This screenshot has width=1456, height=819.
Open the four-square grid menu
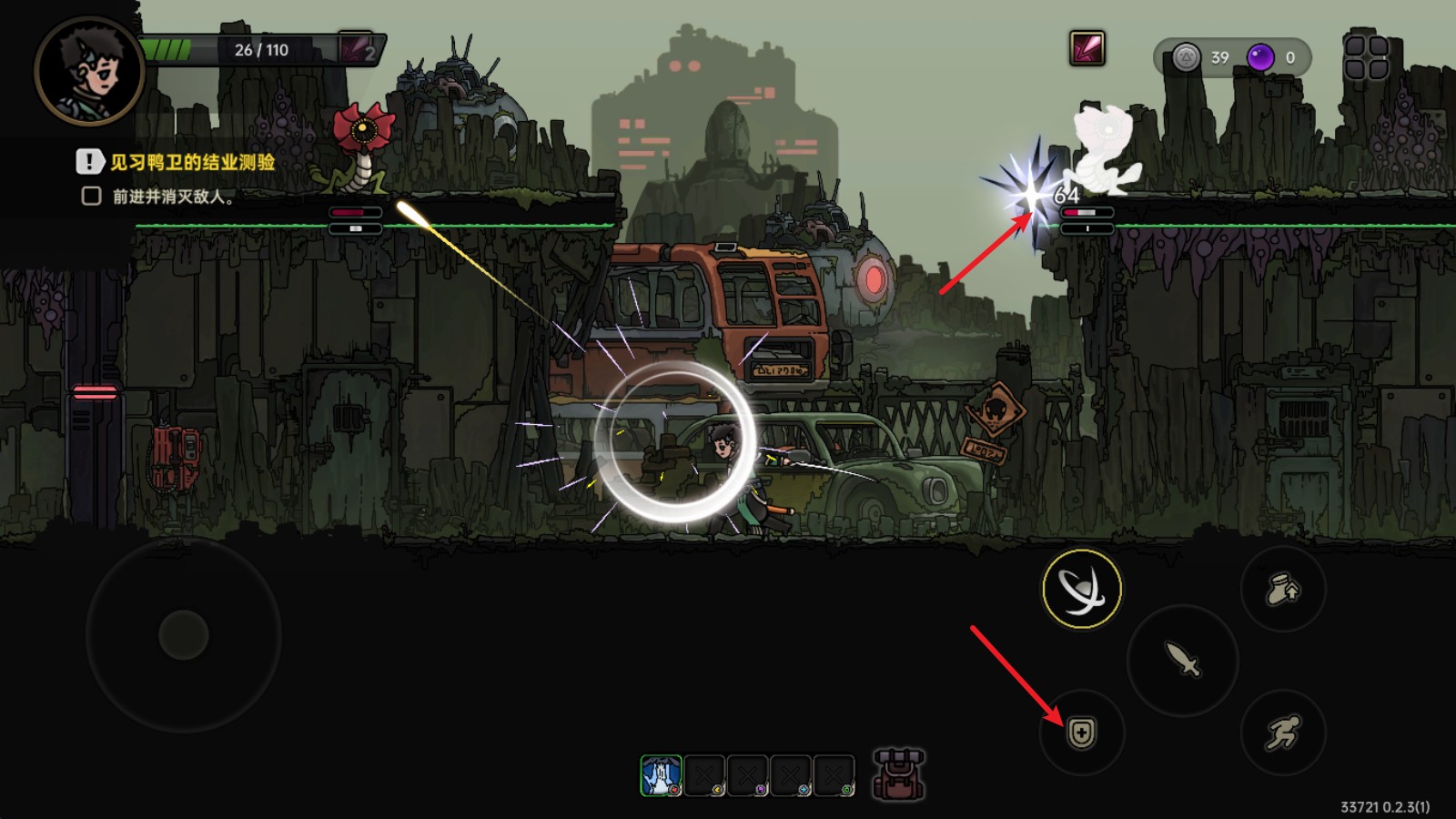tap(1366, 56)
